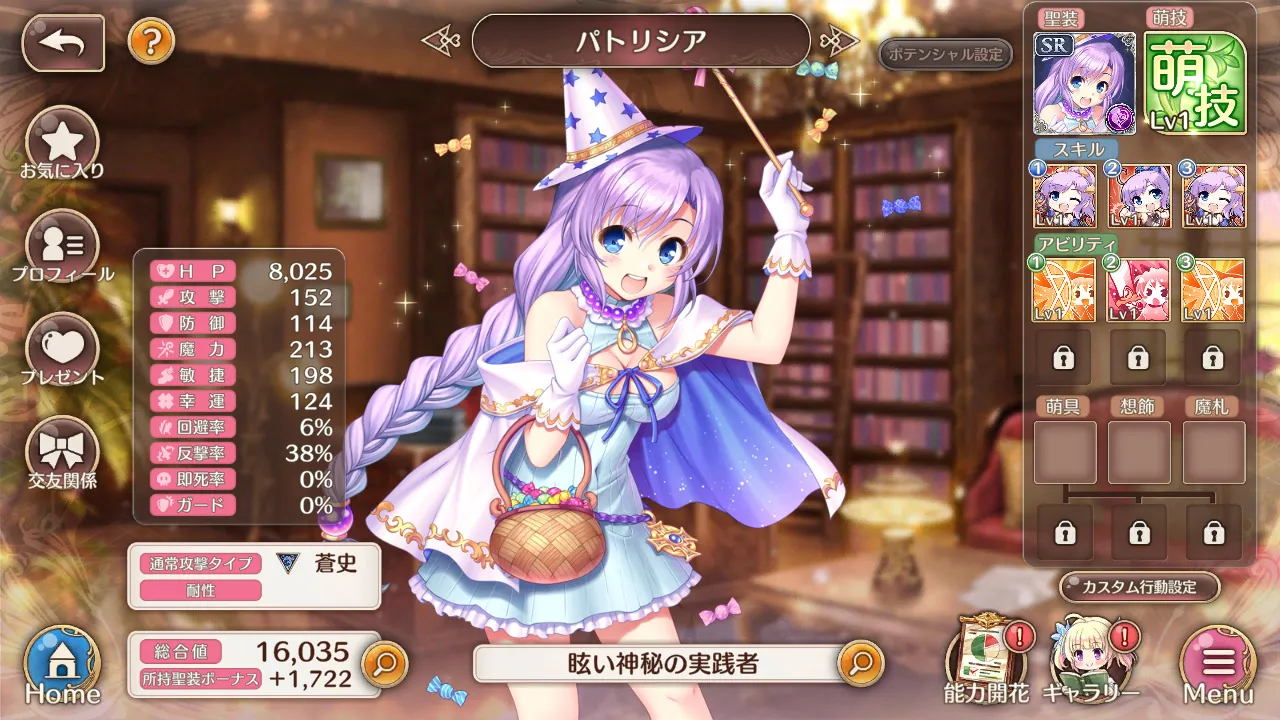Viewport: 1280px width, 720px height.
Task: Select the SR 聖装 costume portrait
Action: [1084, 83]
